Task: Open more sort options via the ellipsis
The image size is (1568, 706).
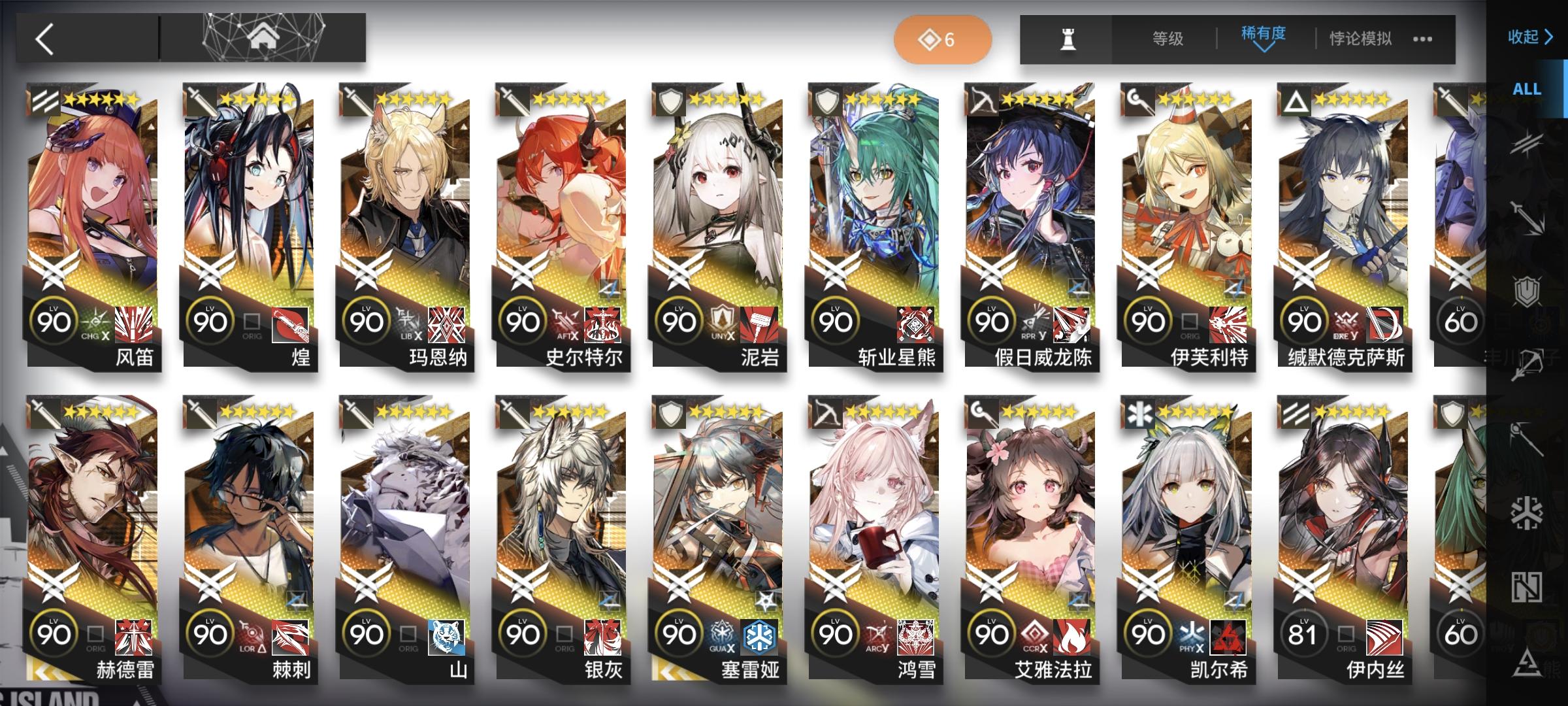Action: pyautogui.click(x=1423, y=39)
